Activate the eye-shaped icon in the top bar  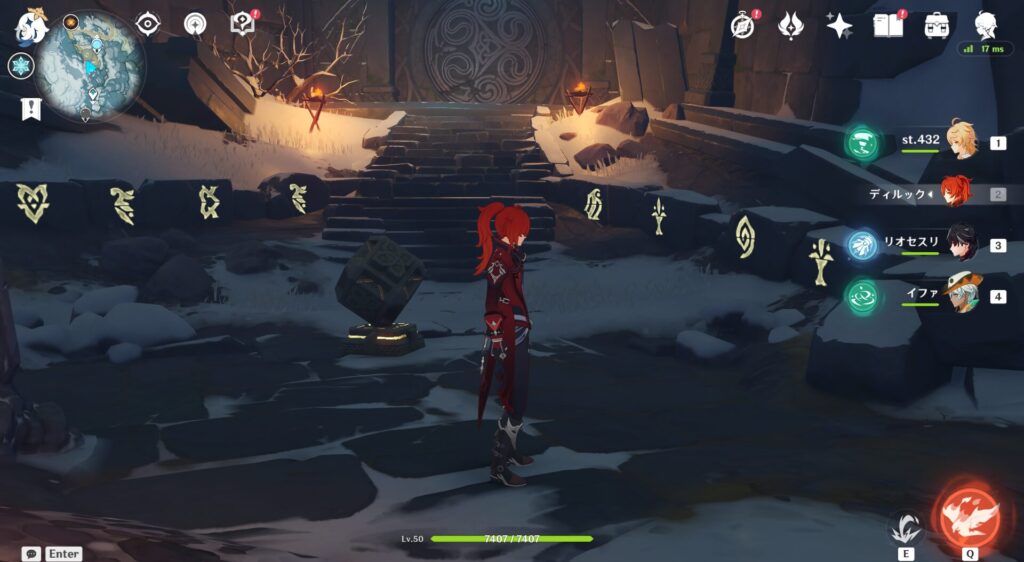[x=148, y=24]
